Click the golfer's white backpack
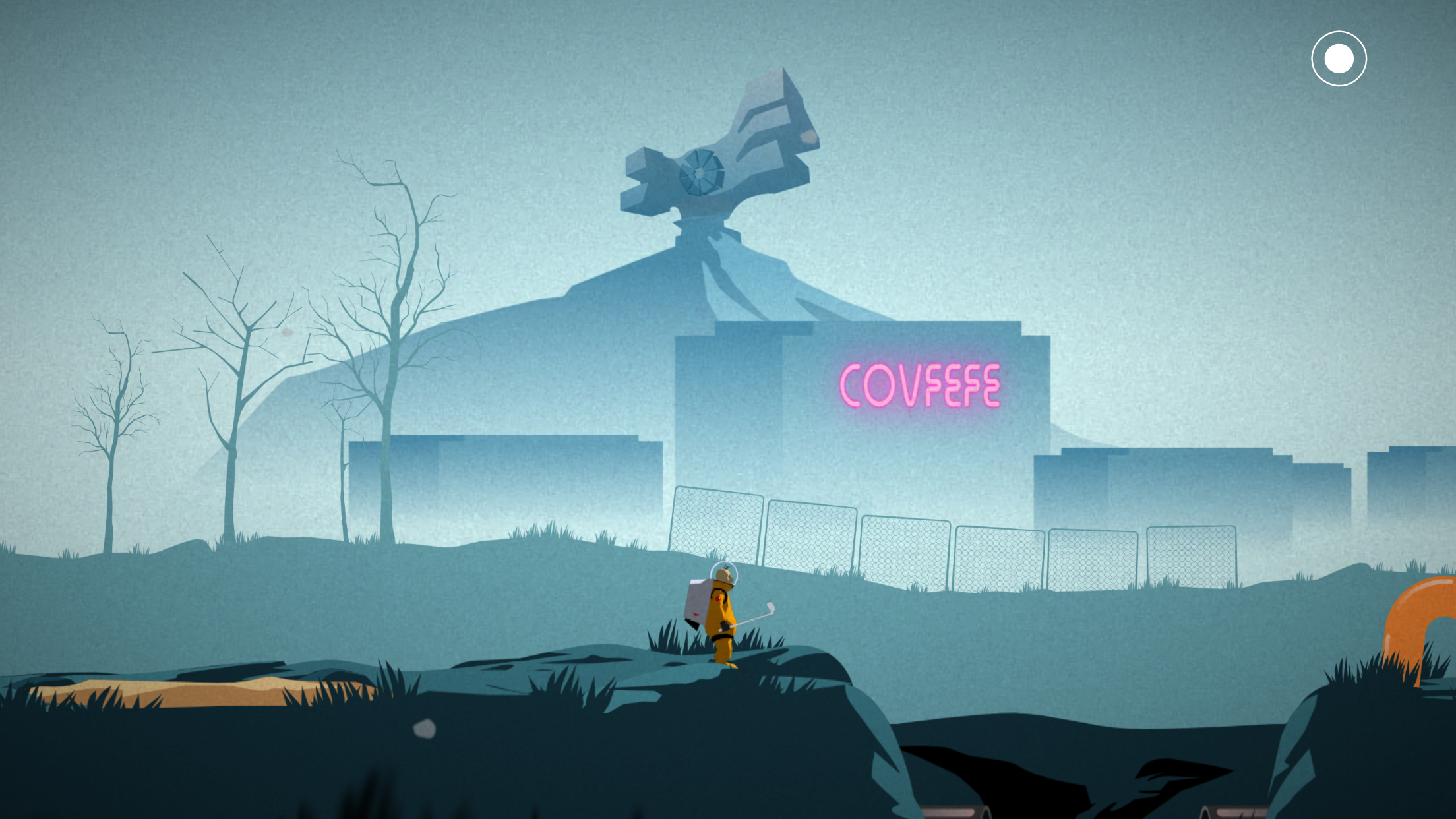This screenshot has width=1456, height=819. point(698,600)
